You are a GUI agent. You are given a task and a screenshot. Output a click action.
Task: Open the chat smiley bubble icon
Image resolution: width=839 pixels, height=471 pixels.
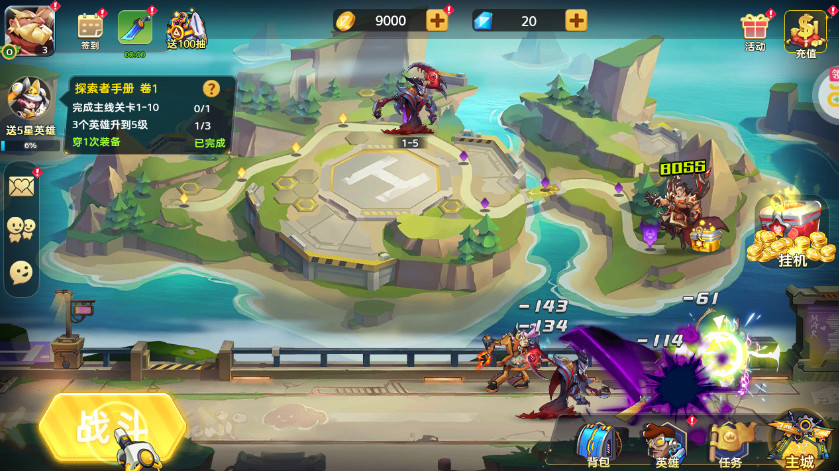pos(21,271)
